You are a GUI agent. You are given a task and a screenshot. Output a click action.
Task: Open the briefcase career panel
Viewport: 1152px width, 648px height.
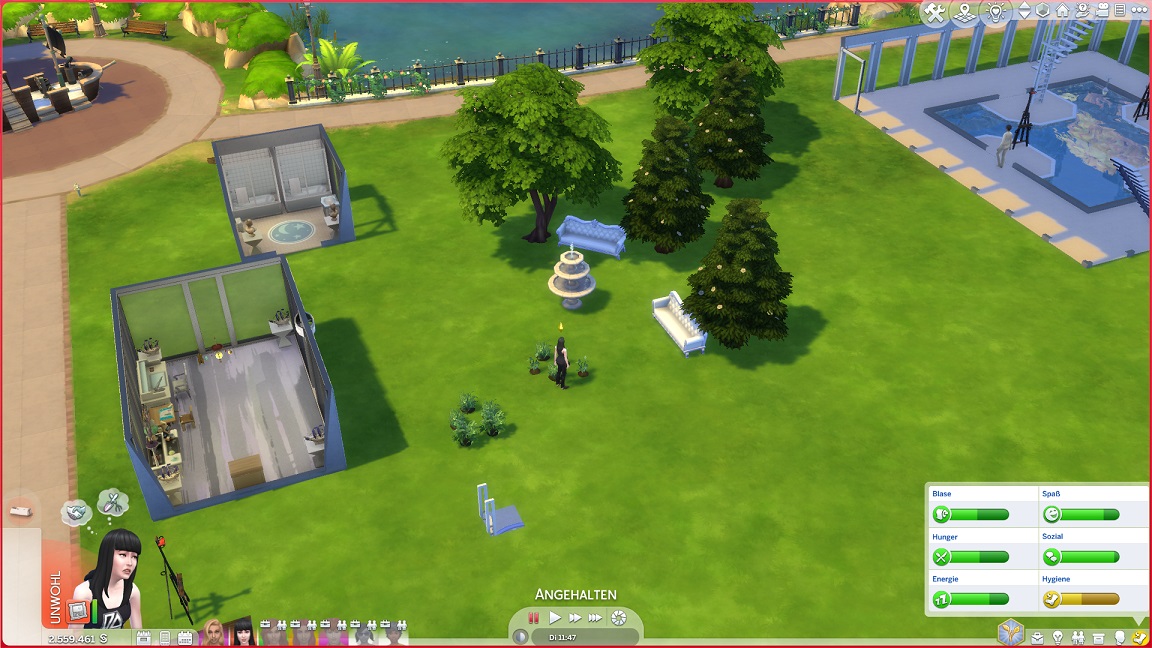(1038, 637)
